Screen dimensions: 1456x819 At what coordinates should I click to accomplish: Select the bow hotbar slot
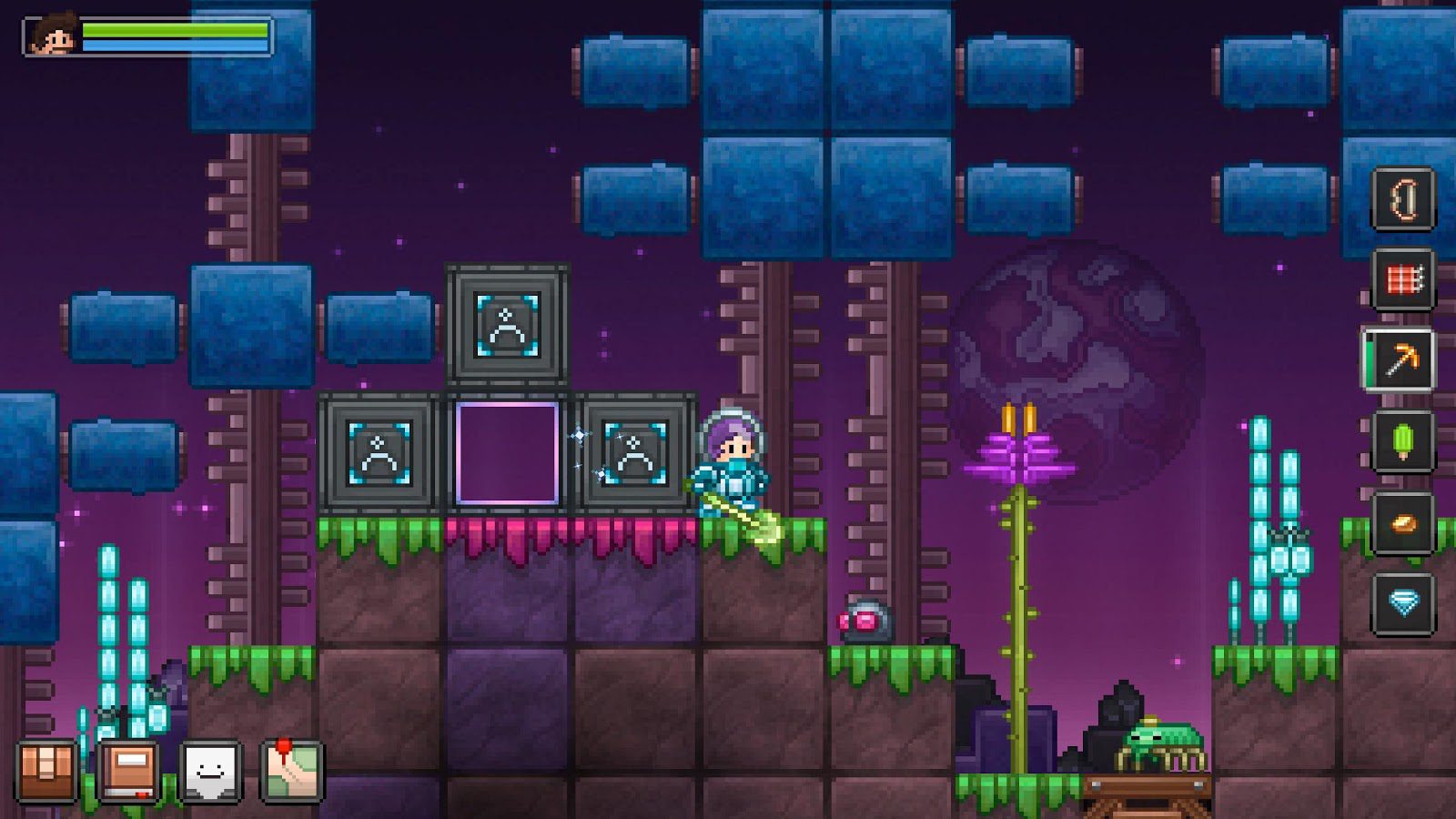coord(1402,199)
